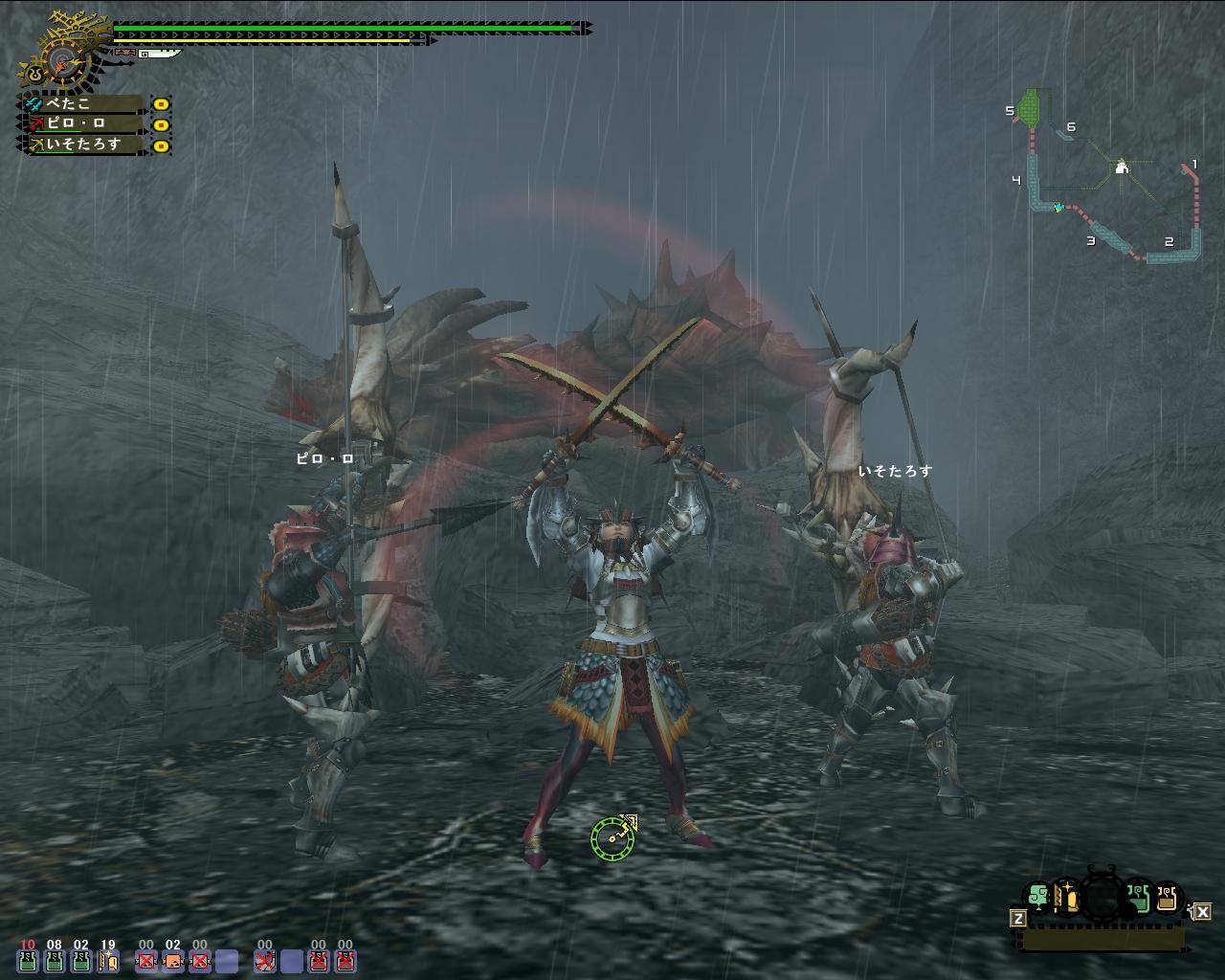Choose the yellow potion in item selector
This screenshot has width=1225, height=980.
pyautogui.click(x=1166, y=898)
